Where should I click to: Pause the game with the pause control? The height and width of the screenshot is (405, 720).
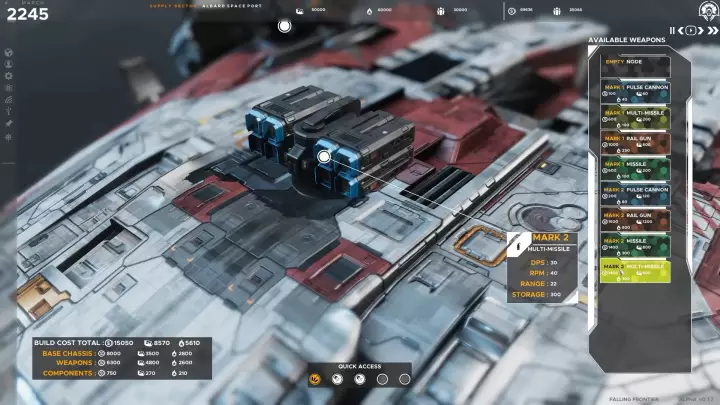672,31
